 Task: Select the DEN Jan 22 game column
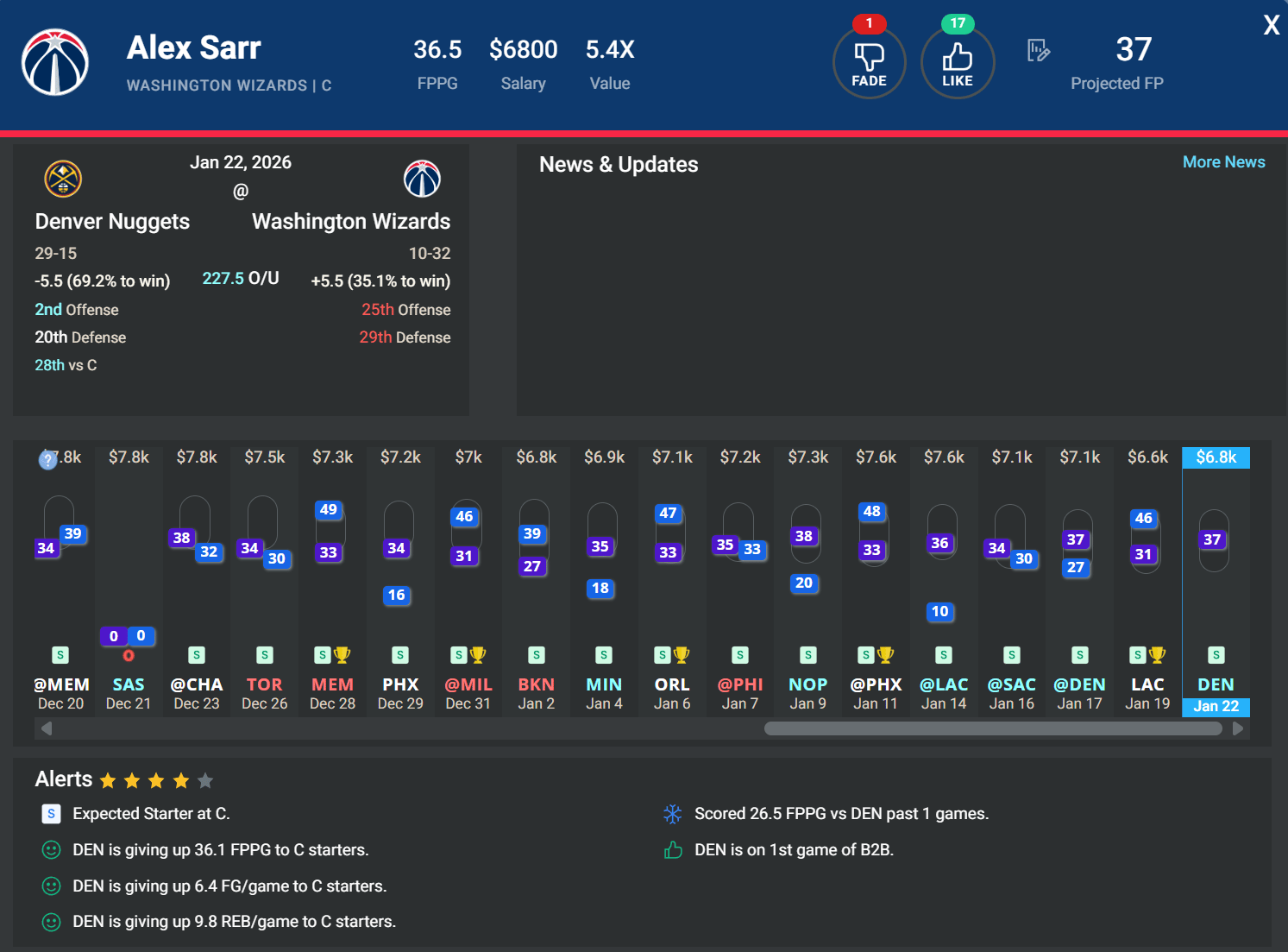(x=1216, y=694)
